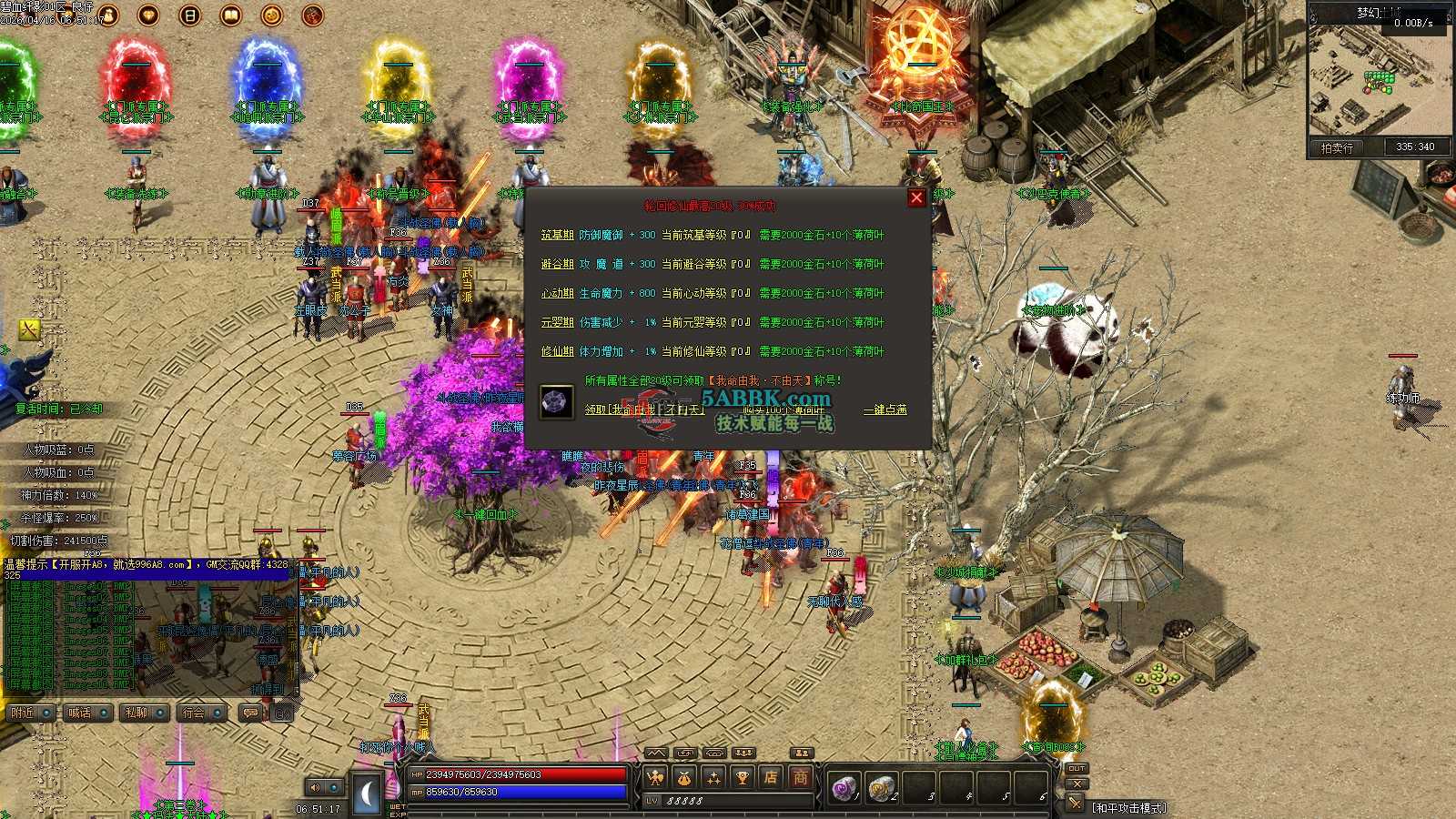Use the gold scroll in hotbar slot 2
Image resolution: width=1456 pixels, height=819 pixels.
pyautogui.click(x=880, y=787)
